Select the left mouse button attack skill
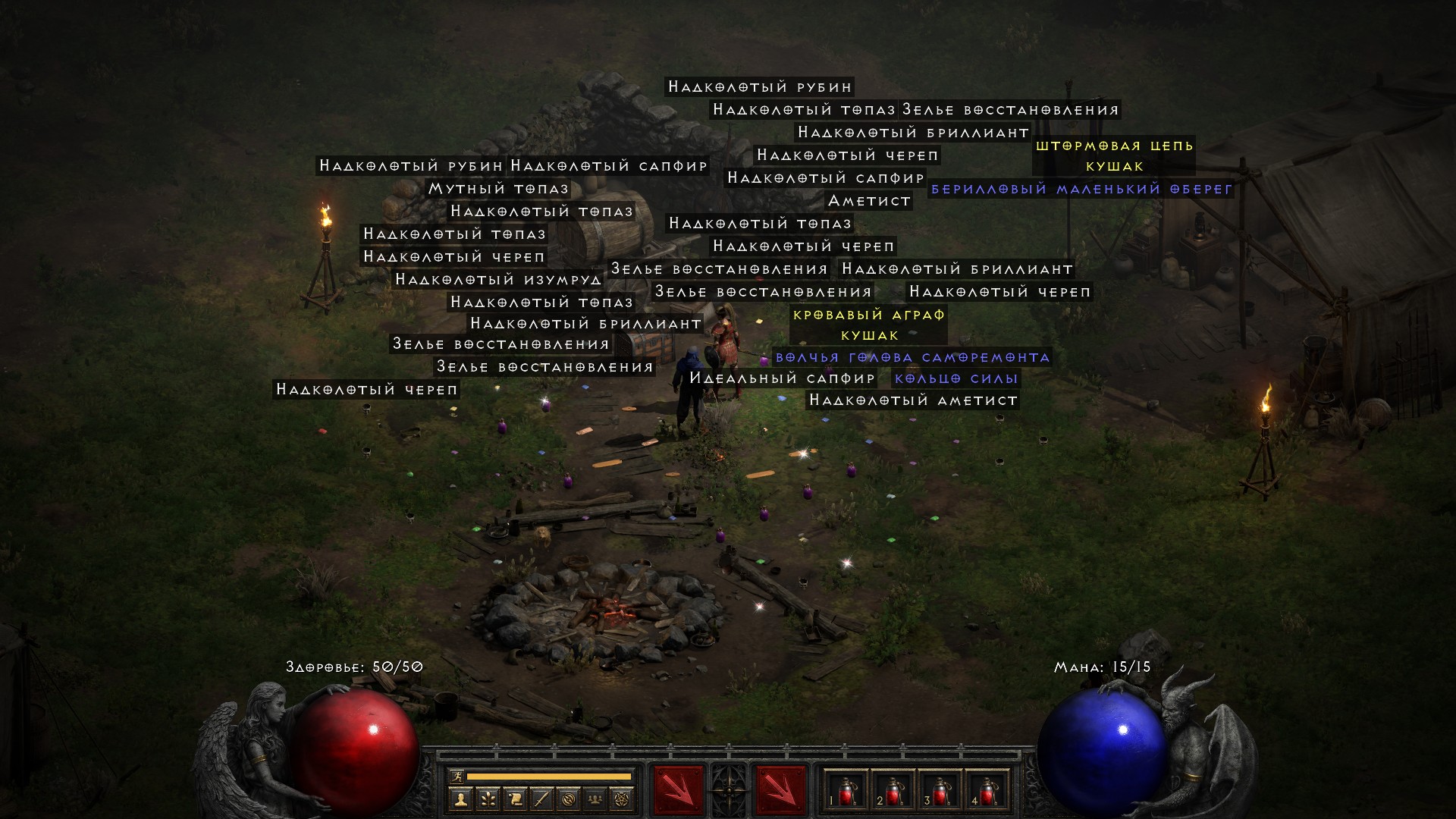This screenshot has height=819, width=1456. (x=677, y=790)
